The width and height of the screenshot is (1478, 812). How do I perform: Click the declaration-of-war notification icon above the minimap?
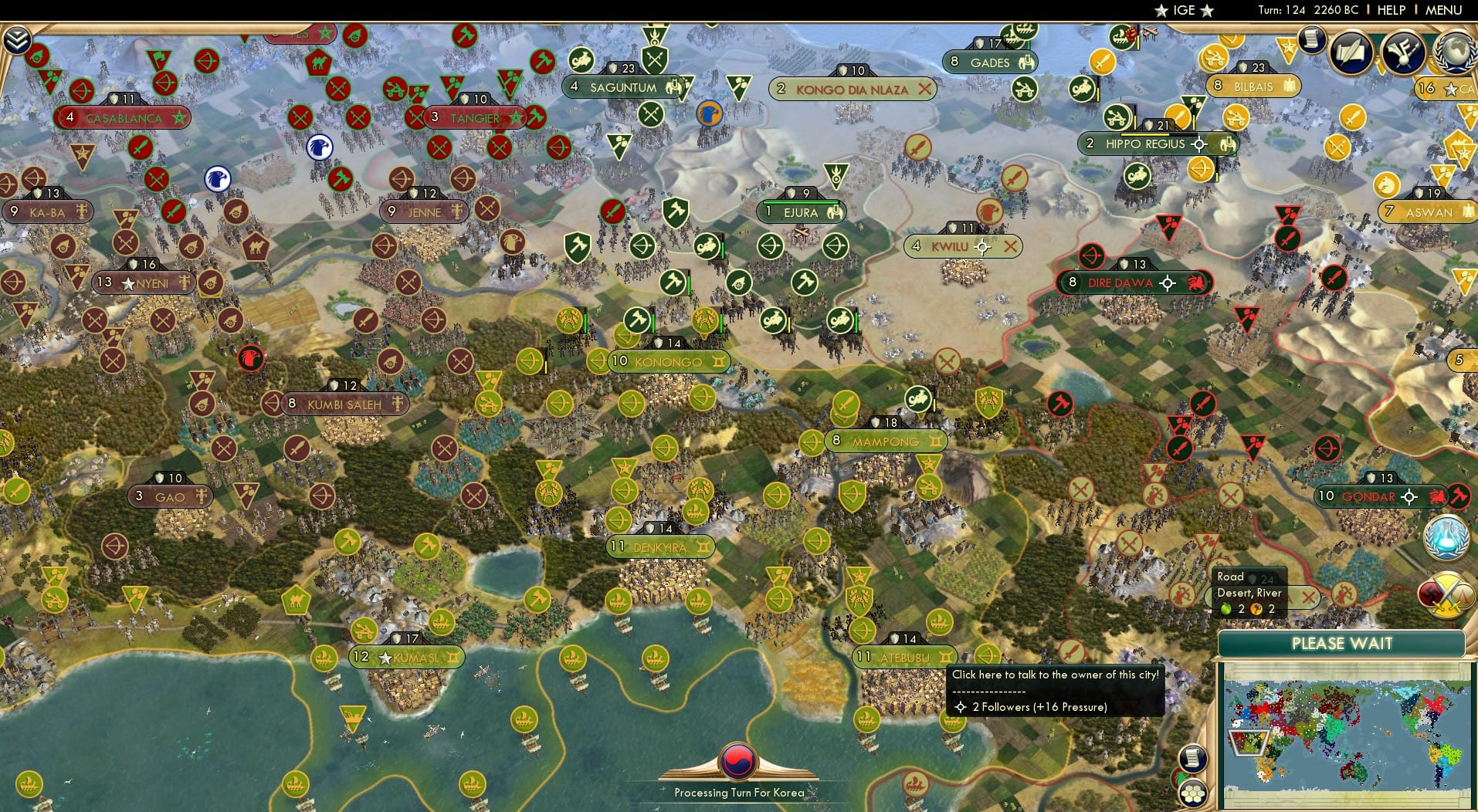1446,593
